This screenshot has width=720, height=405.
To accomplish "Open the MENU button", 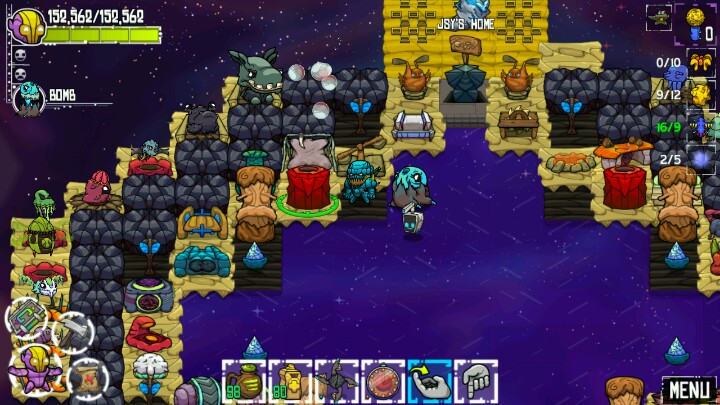I will click(689, 389).
